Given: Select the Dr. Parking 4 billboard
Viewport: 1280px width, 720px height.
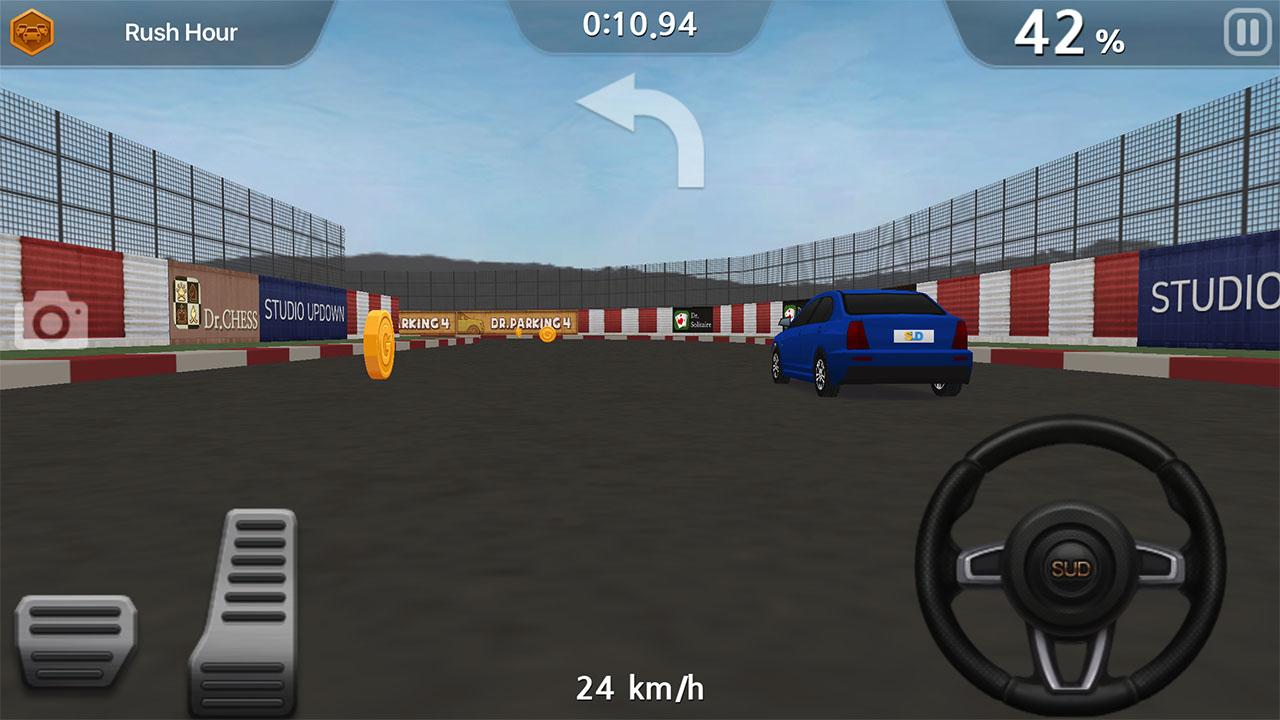Looking at the screenshot, I should [530, 323].
